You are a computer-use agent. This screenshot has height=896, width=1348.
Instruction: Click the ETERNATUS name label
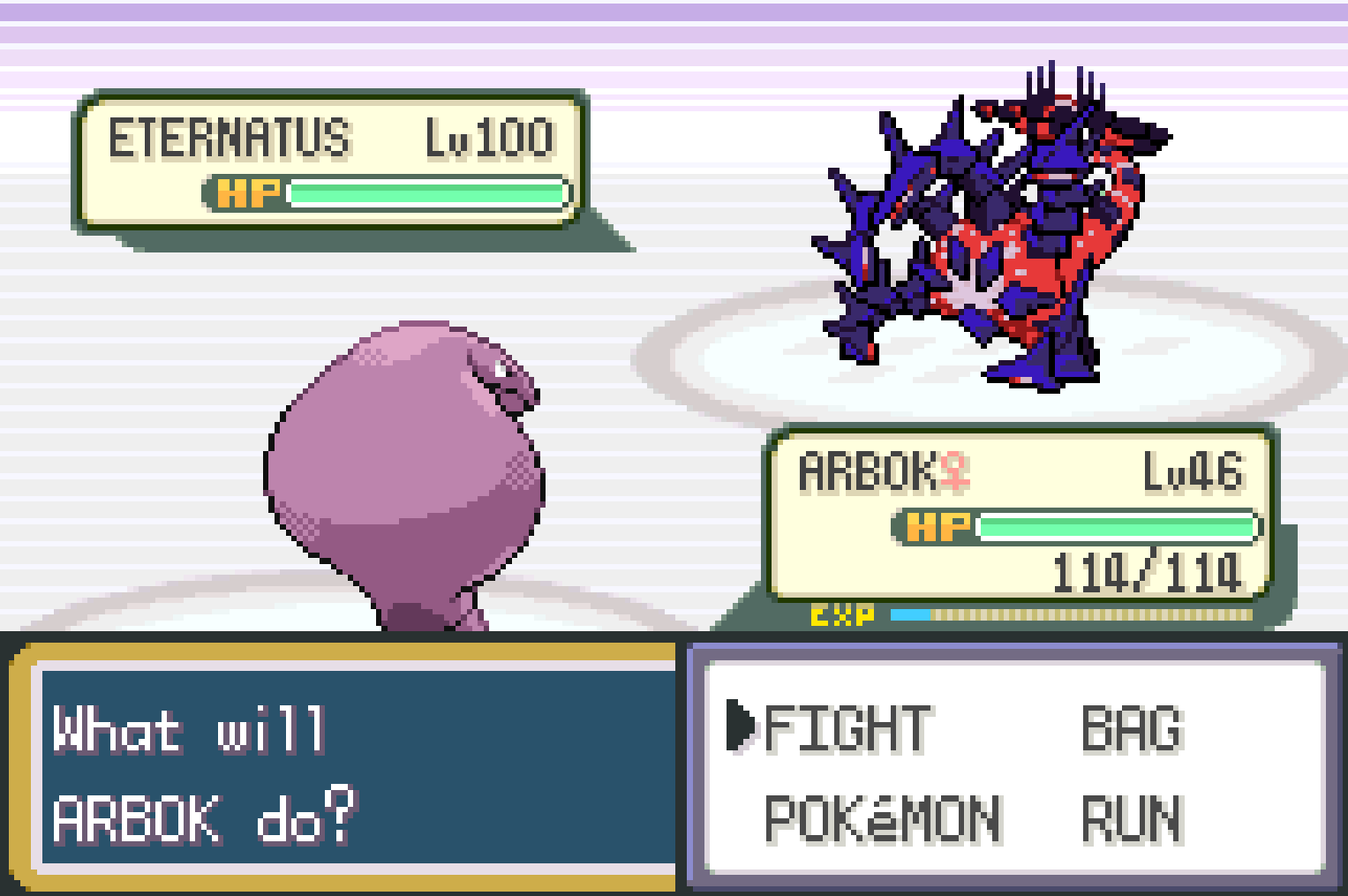point(230,135)
